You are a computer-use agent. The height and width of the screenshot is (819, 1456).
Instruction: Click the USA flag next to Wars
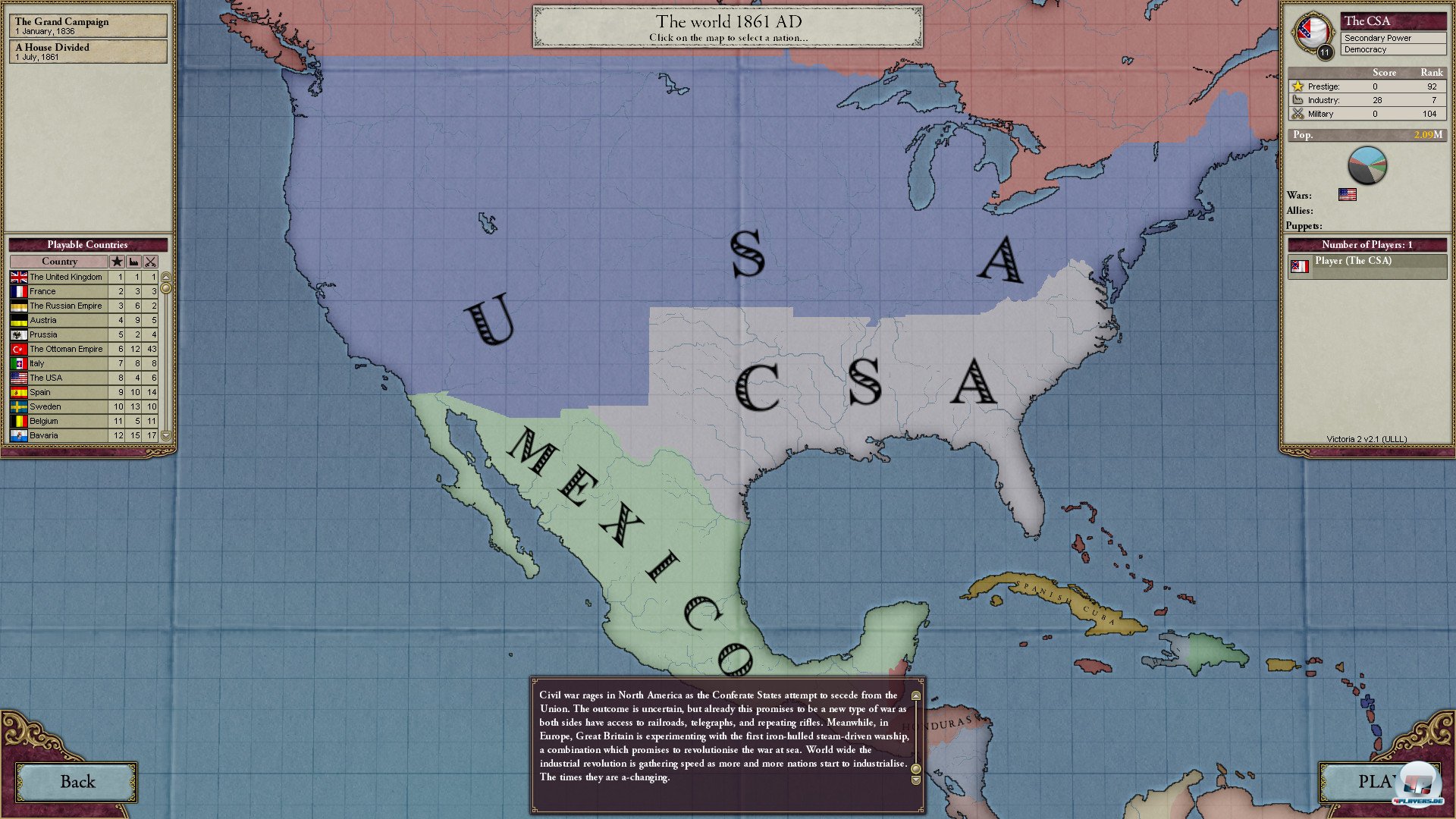(1349, 195)
